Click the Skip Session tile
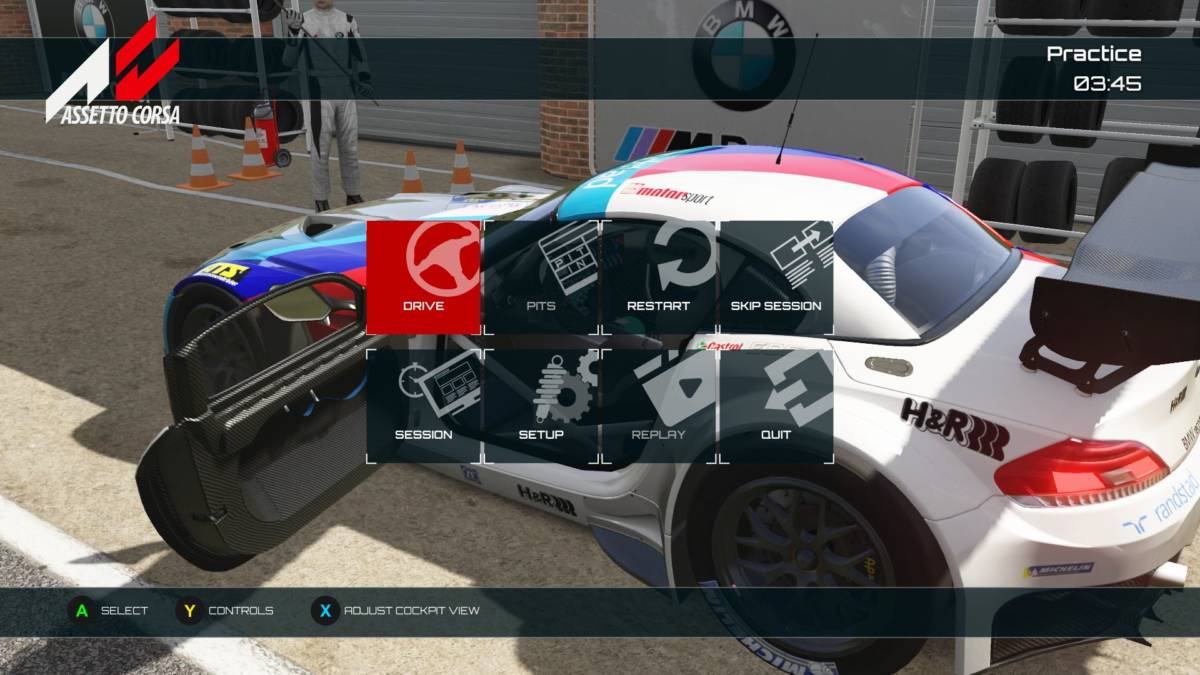The width and height of the screenshot is (1200, 675). click(x=776, y=277)
